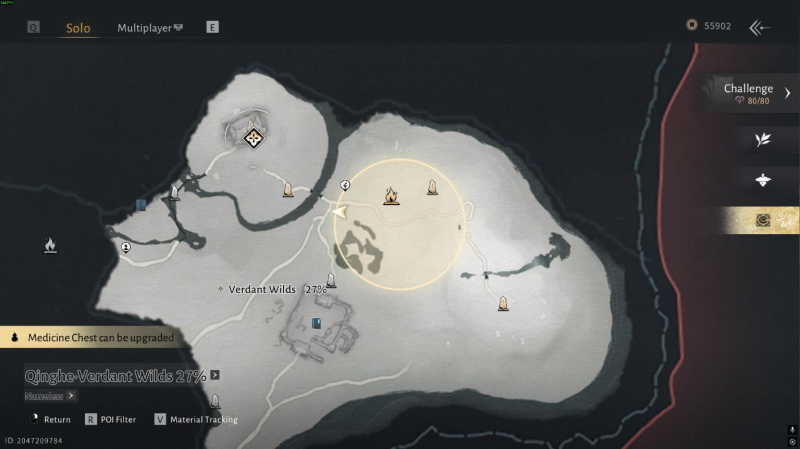800x449 pixels.
Task: Select the diamond flower emblem map marker
Action: coord(253,137)
